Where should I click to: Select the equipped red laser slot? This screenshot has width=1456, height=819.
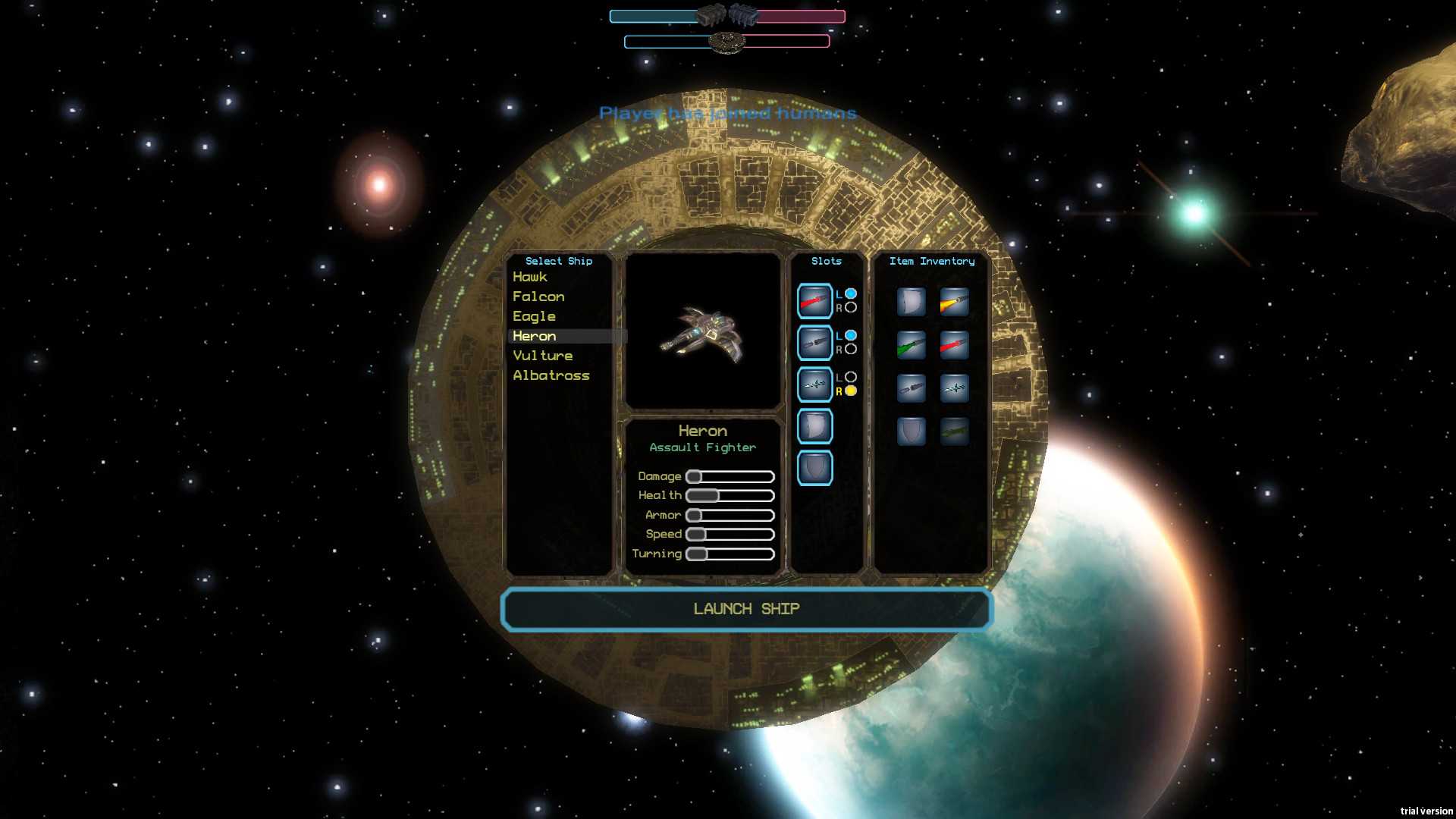814,301
